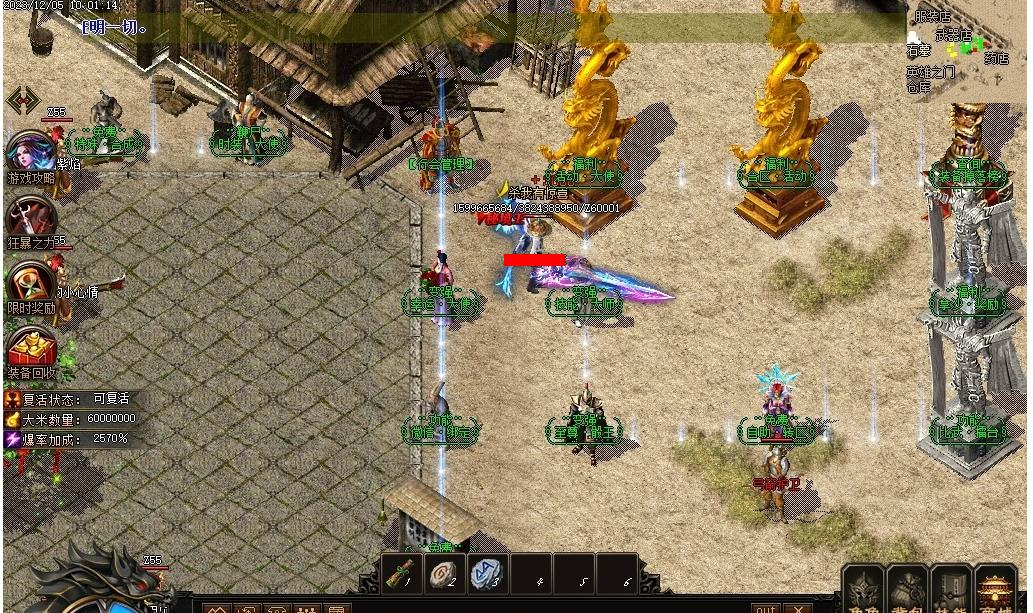The width and height of the screenshot is (1033, 613).
Task: Click the small 'out' button
Action: (765, 608)
